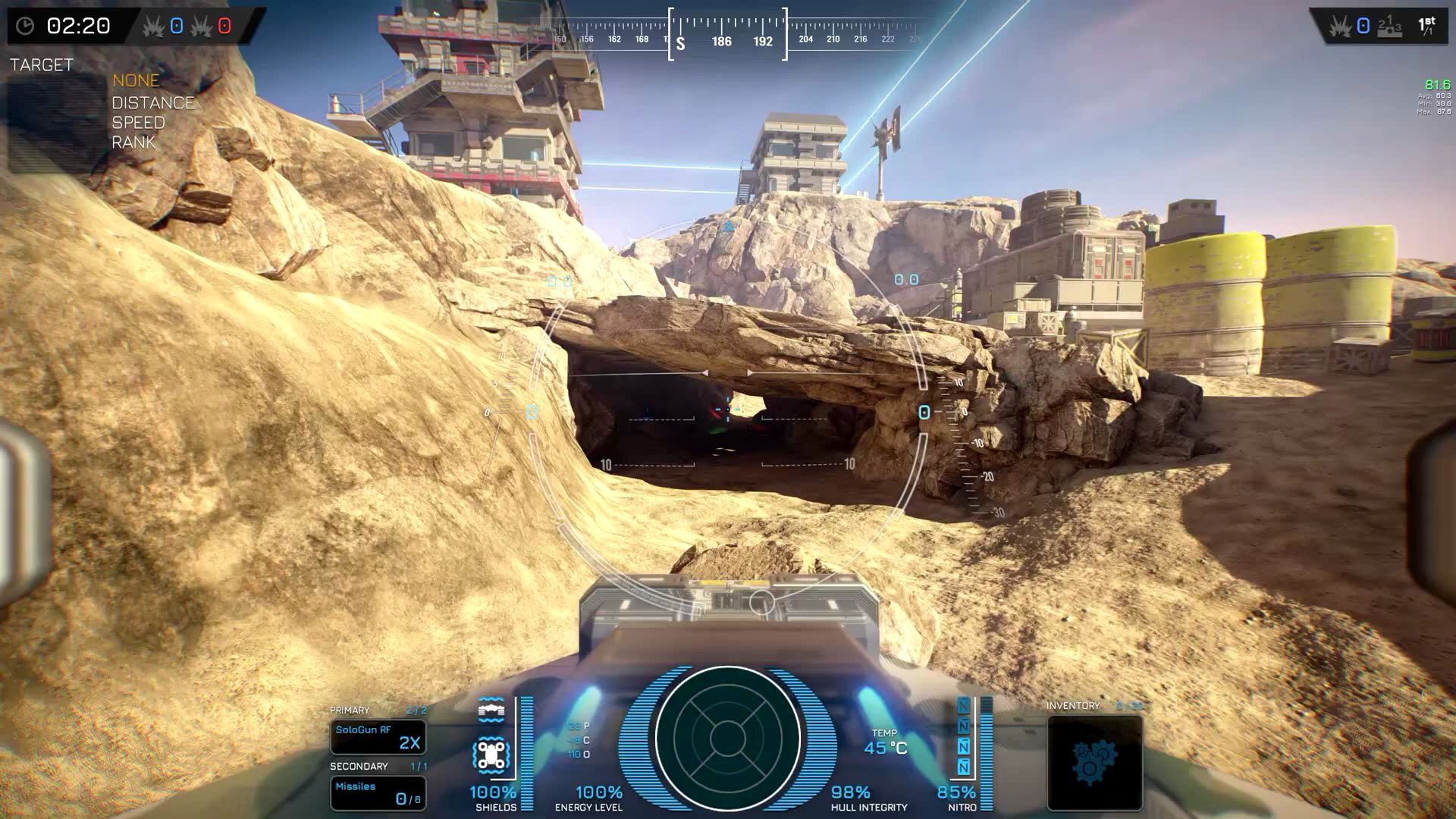
Task: Select the SoloGun RF primary weapon slot
Action: point(378,737)
